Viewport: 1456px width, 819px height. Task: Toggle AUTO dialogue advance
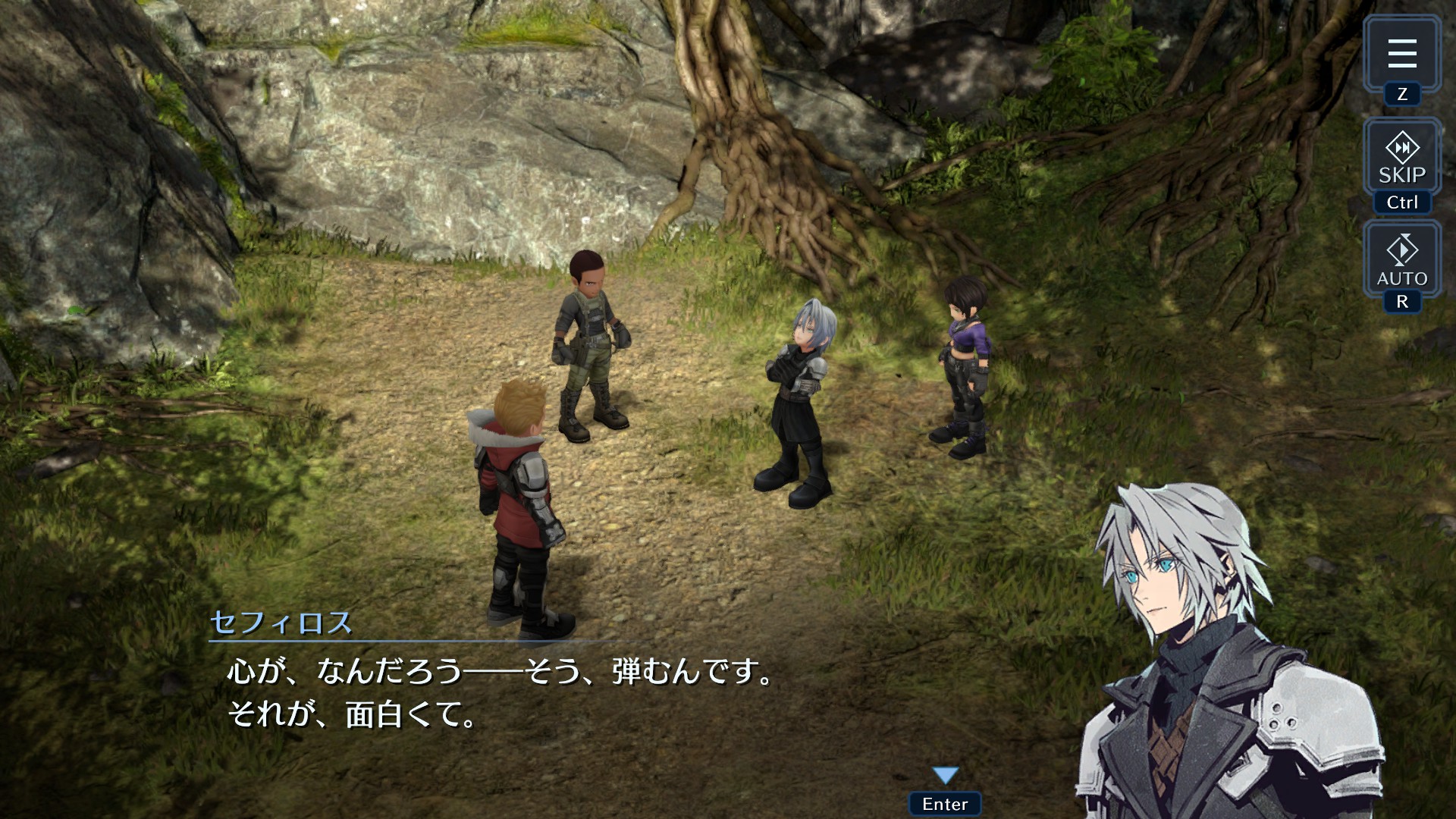[1401, 260]
